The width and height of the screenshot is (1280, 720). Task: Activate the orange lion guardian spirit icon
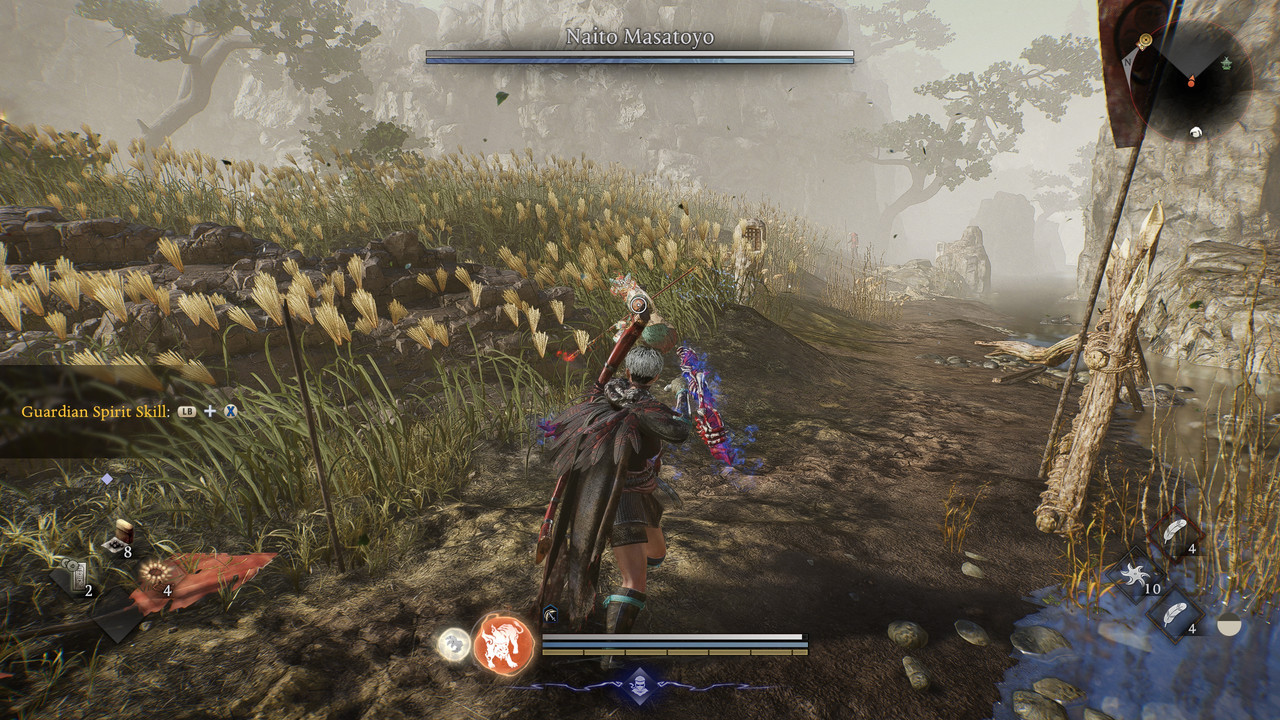click(502, 643)
